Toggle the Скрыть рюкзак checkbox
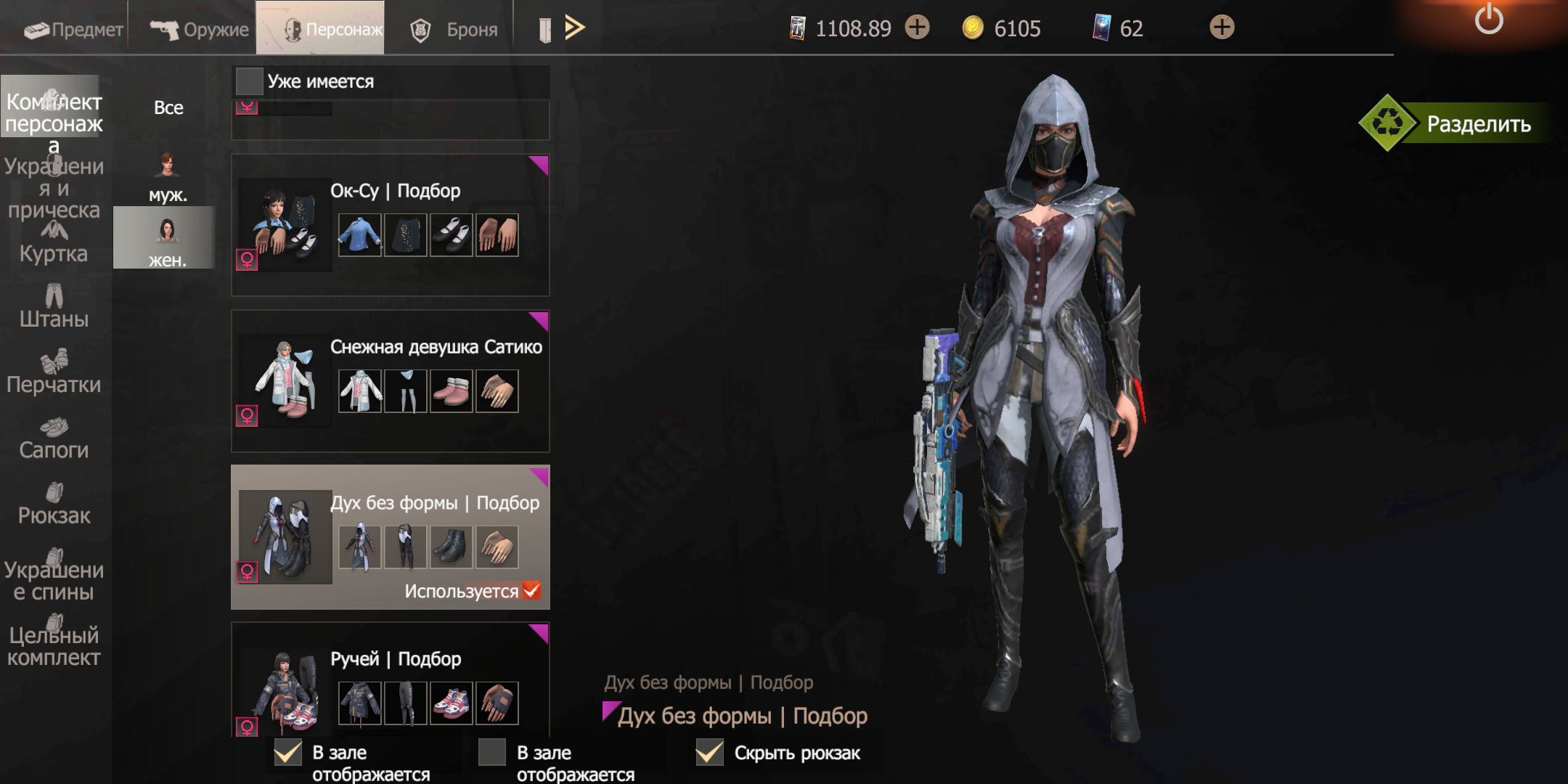The width and height of the screenshot is (1568, 784). [709, 753]
